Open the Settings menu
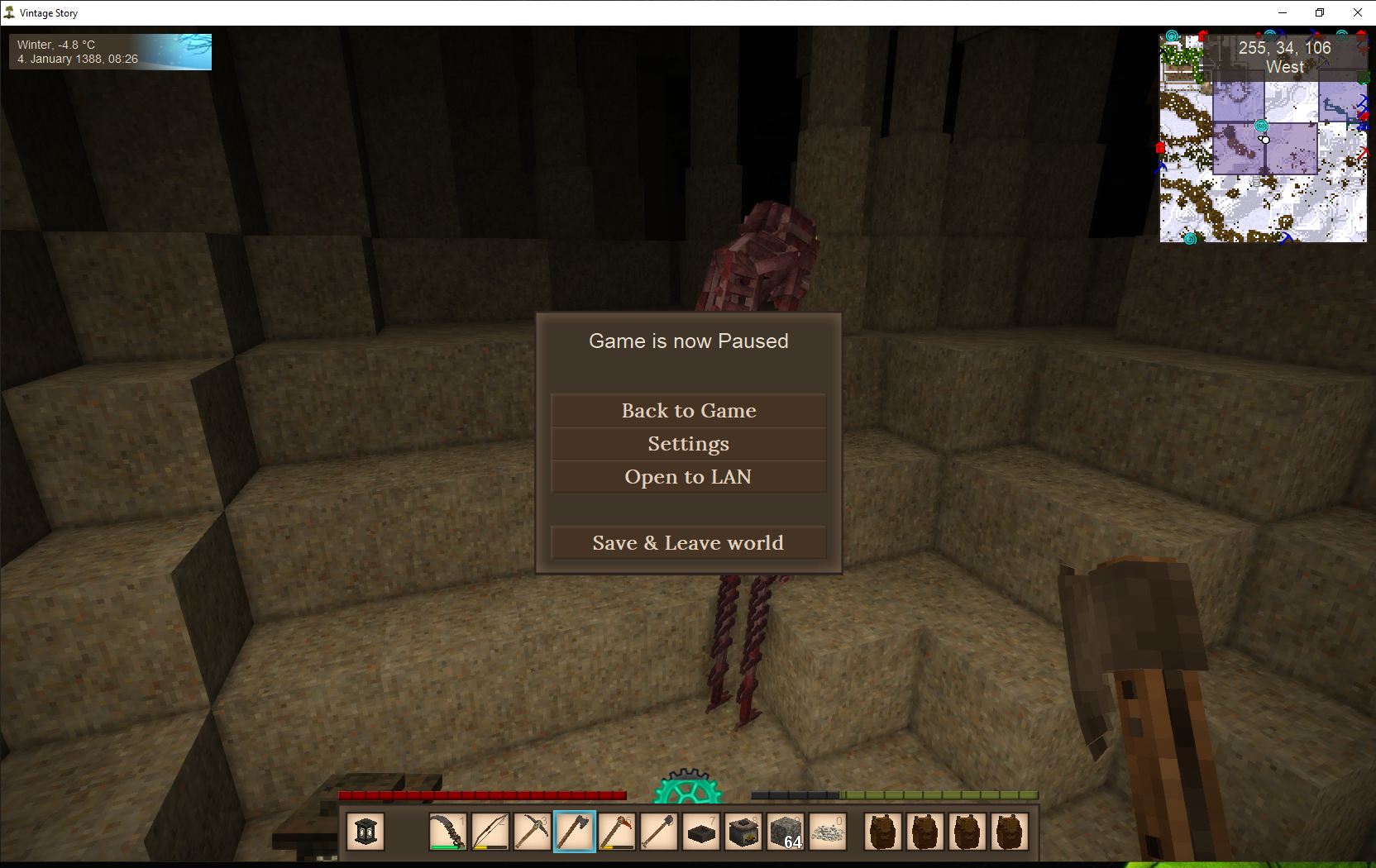This screenshot has height=868, width=1376. point(688,444)
